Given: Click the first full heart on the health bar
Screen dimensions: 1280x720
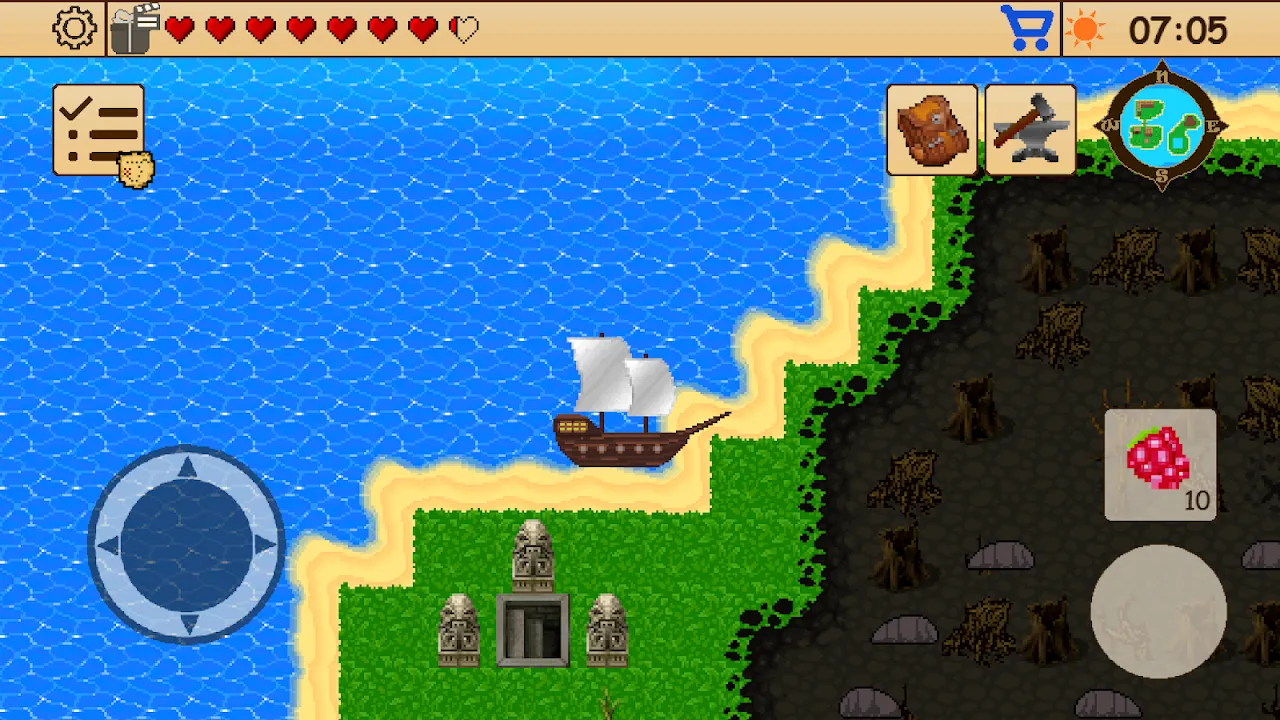Looking at the screenshot, I should (180, 29).
